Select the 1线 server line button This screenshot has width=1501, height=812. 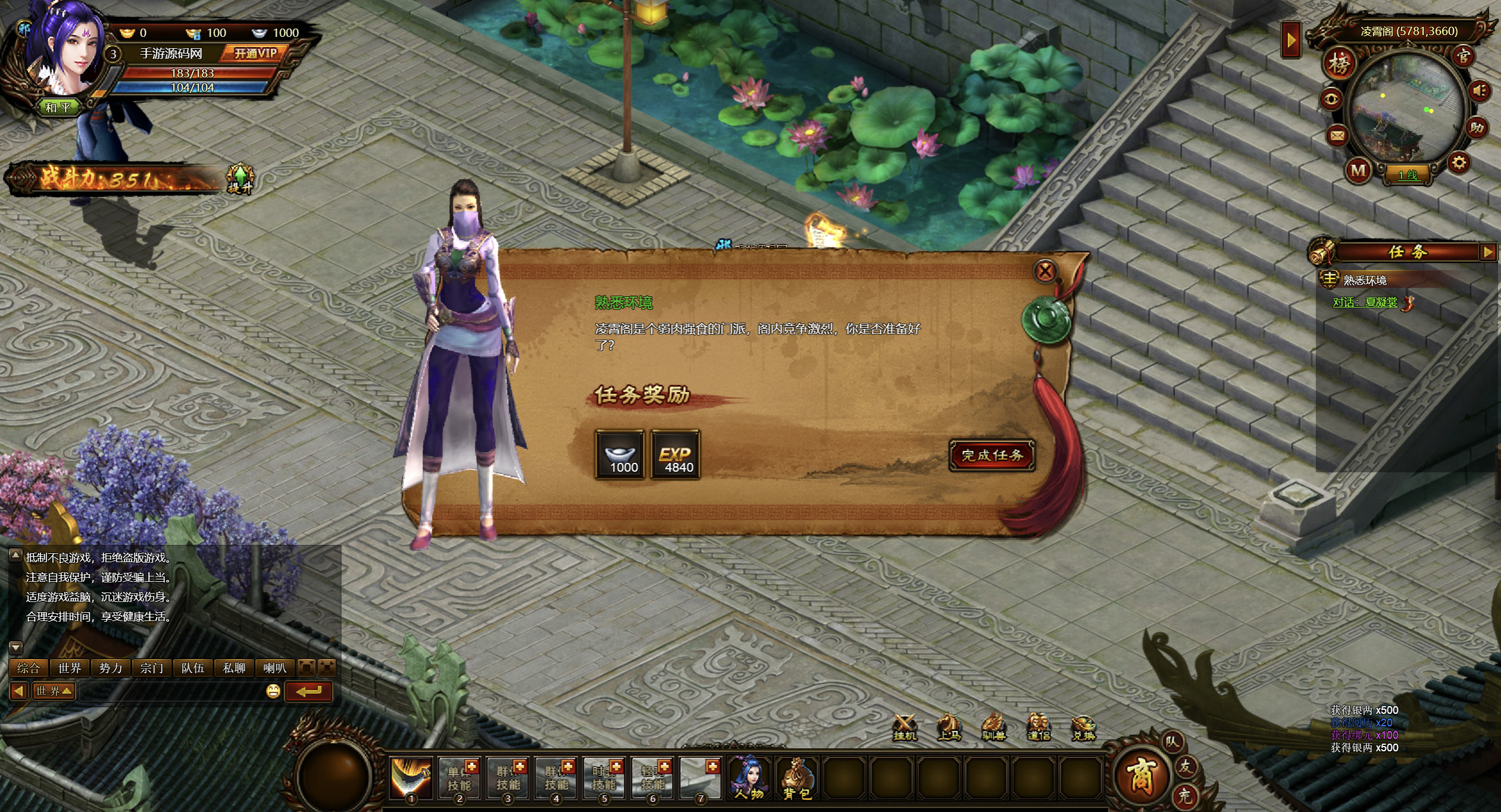pyautogui.click(x=1408, y=175)
